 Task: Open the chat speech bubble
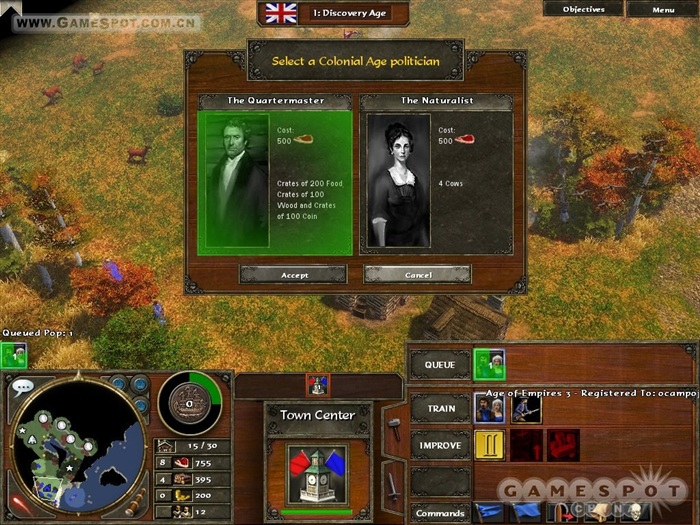coord(22,385)
